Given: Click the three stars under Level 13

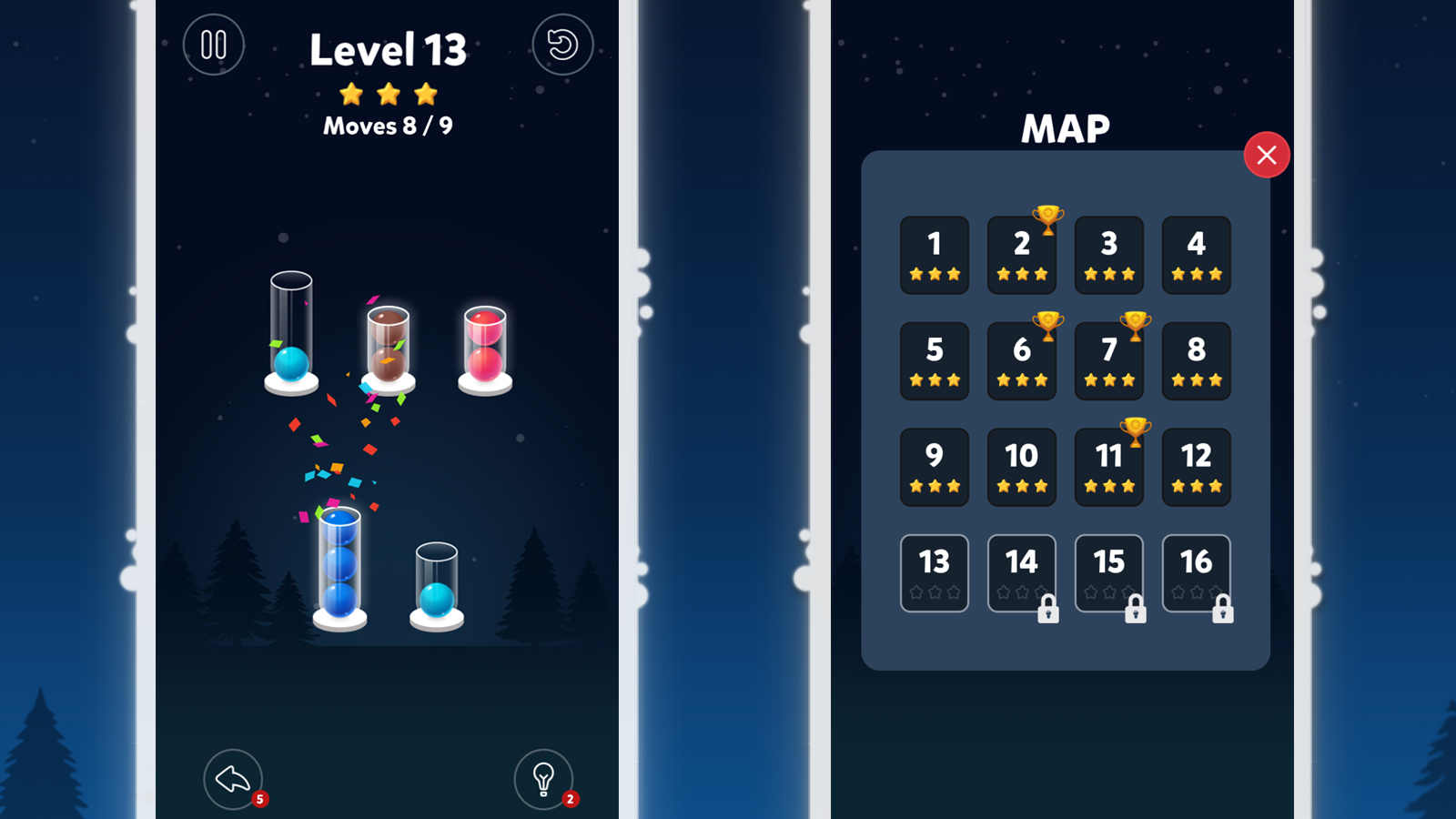Looking at the screenshot, I should point(389,93).
